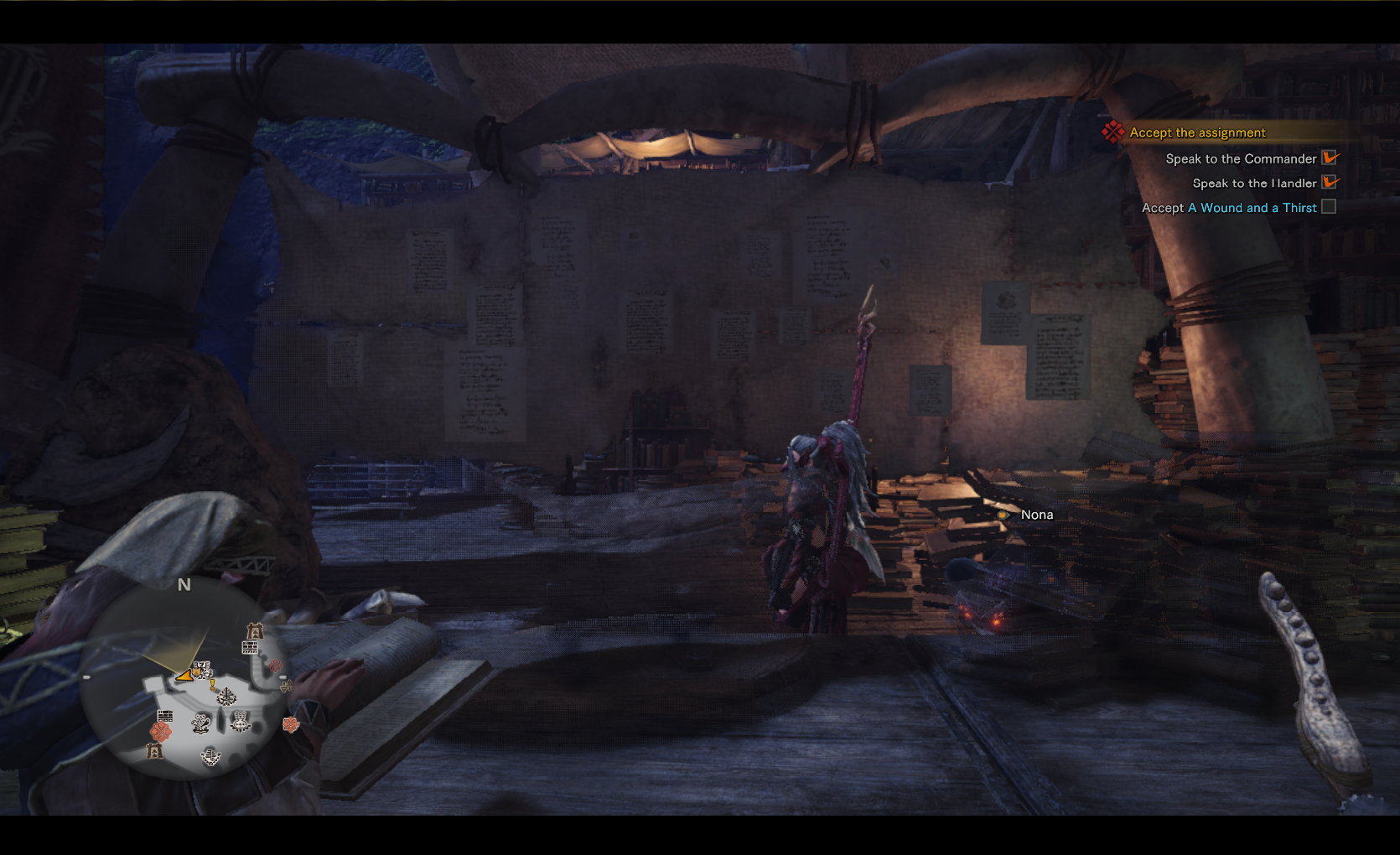1400x855 pixels.
Task: Click the N compass letter above the minimap
Action: pyautogui.click(x=183, y=584)
